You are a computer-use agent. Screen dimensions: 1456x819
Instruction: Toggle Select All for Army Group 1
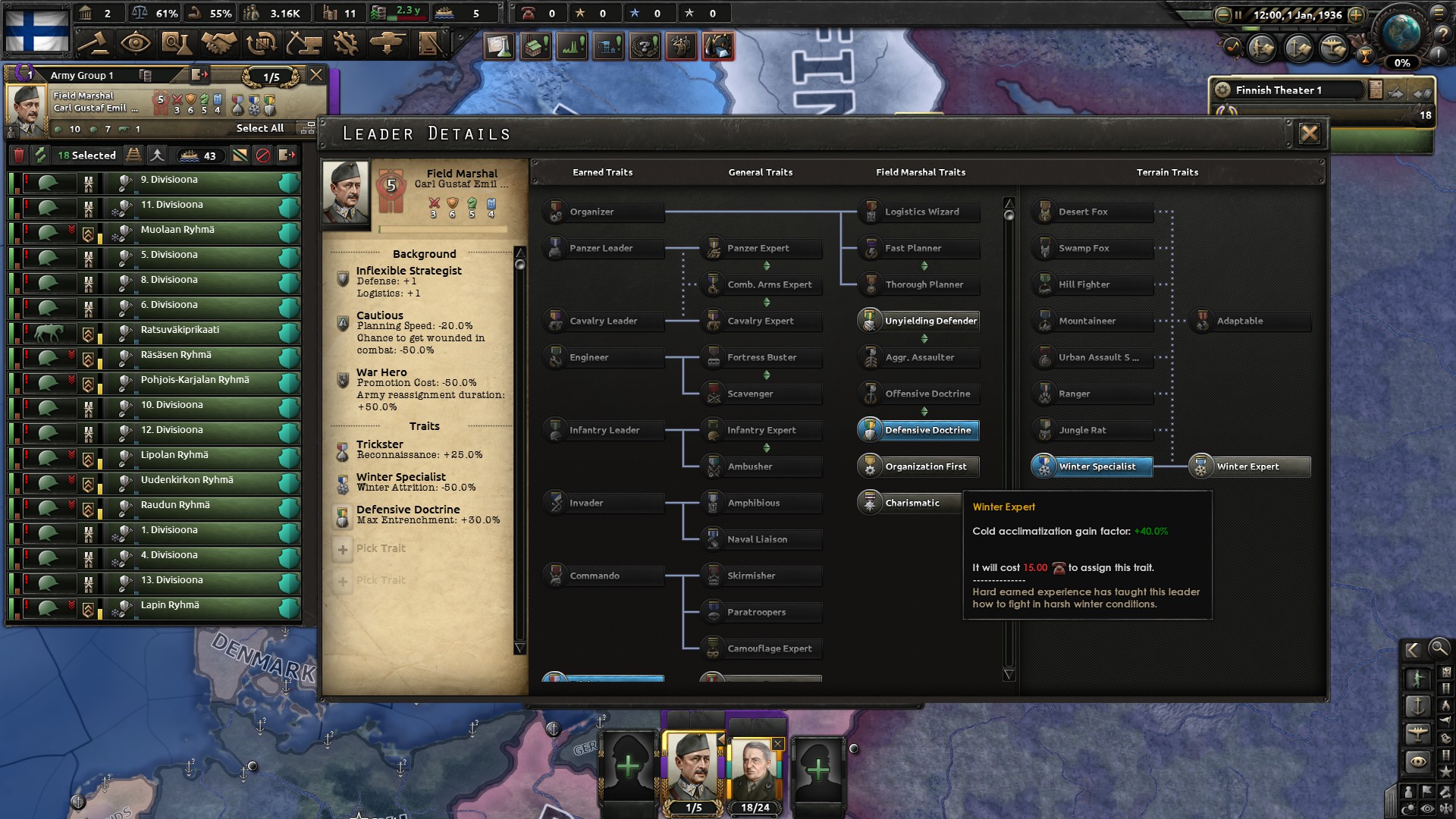[x=260, y=129]
